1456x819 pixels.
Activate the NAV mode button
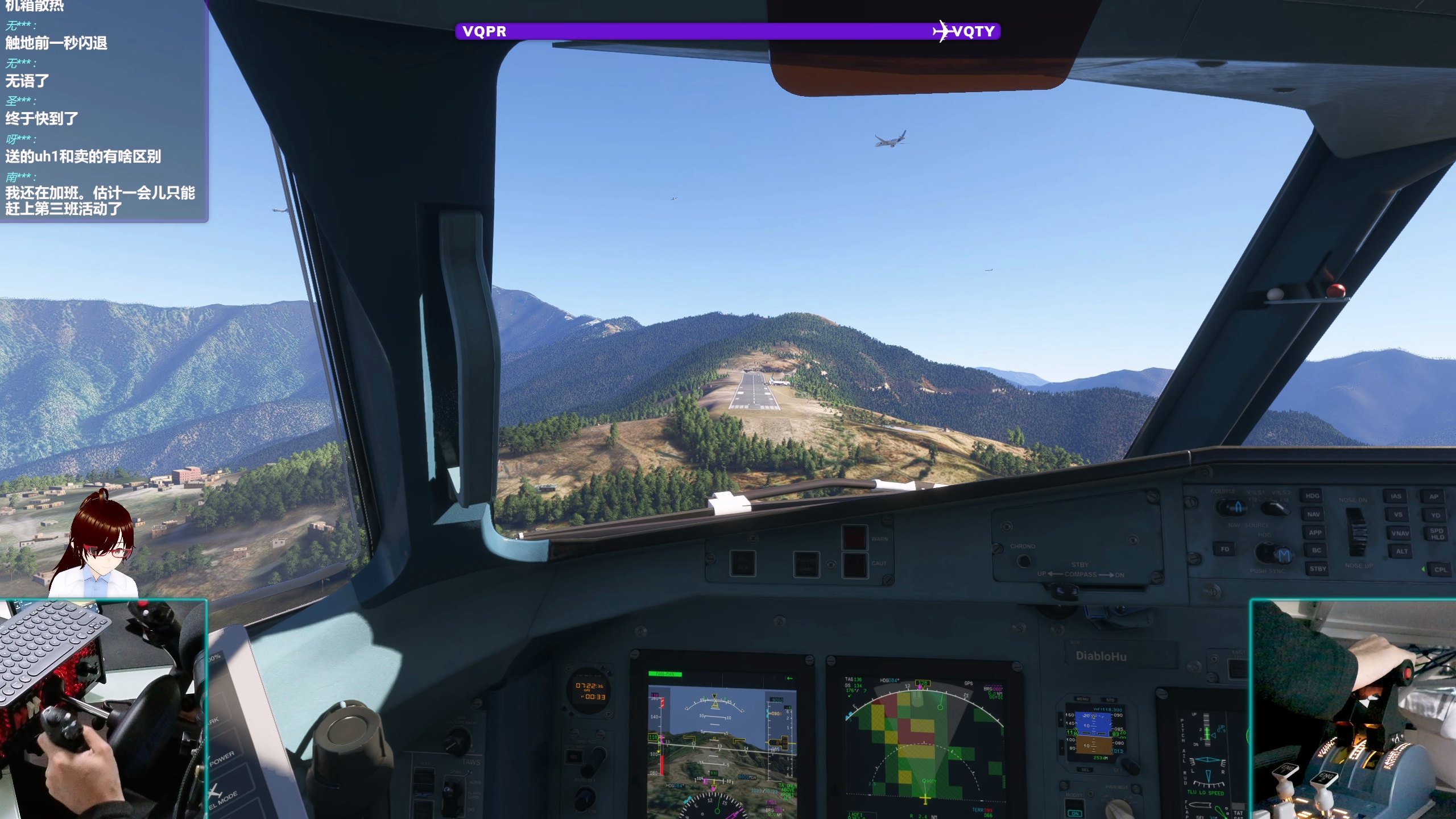click(x=1313, y=514)
